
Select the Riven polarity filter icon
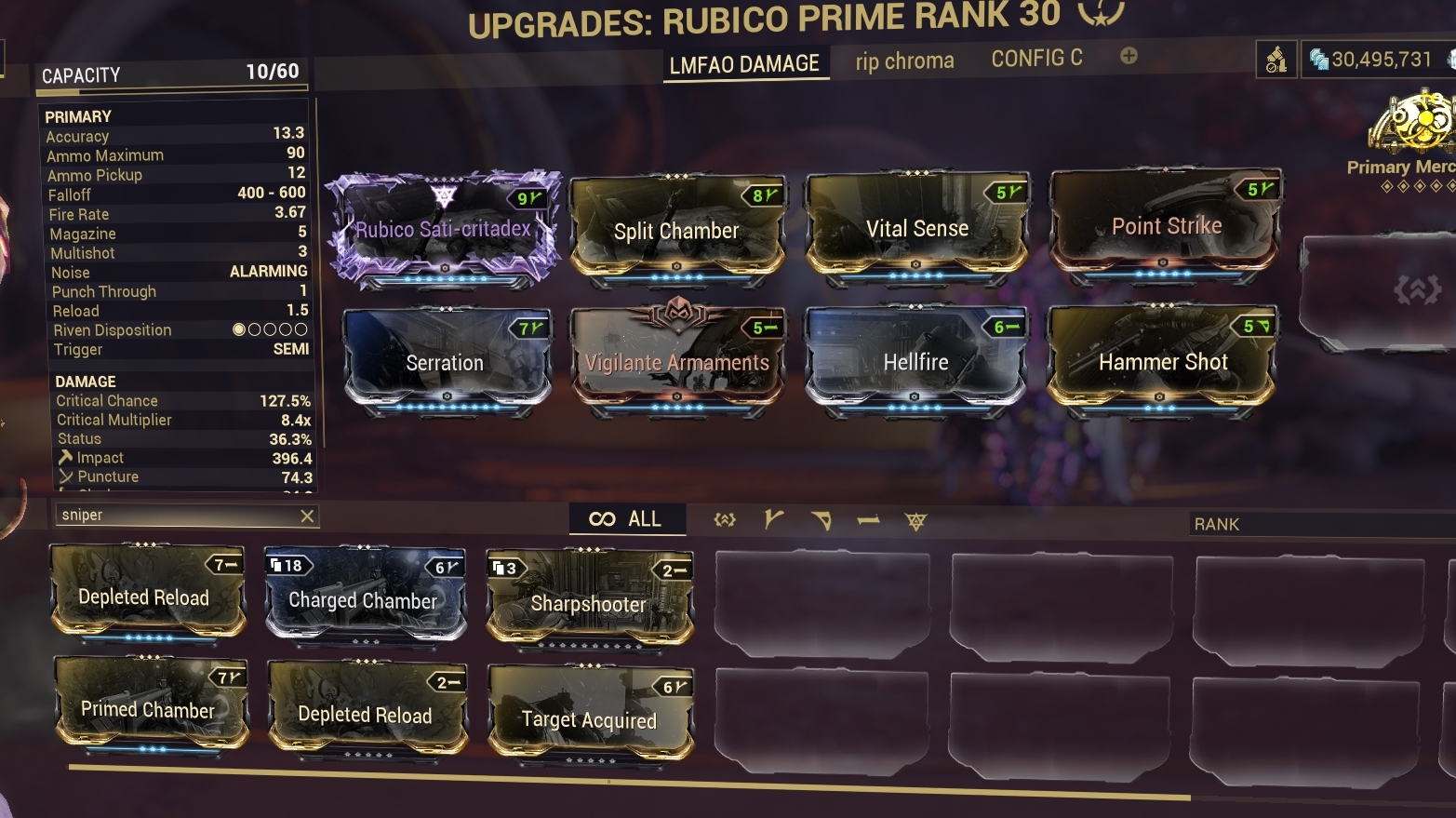pos(916,521)
